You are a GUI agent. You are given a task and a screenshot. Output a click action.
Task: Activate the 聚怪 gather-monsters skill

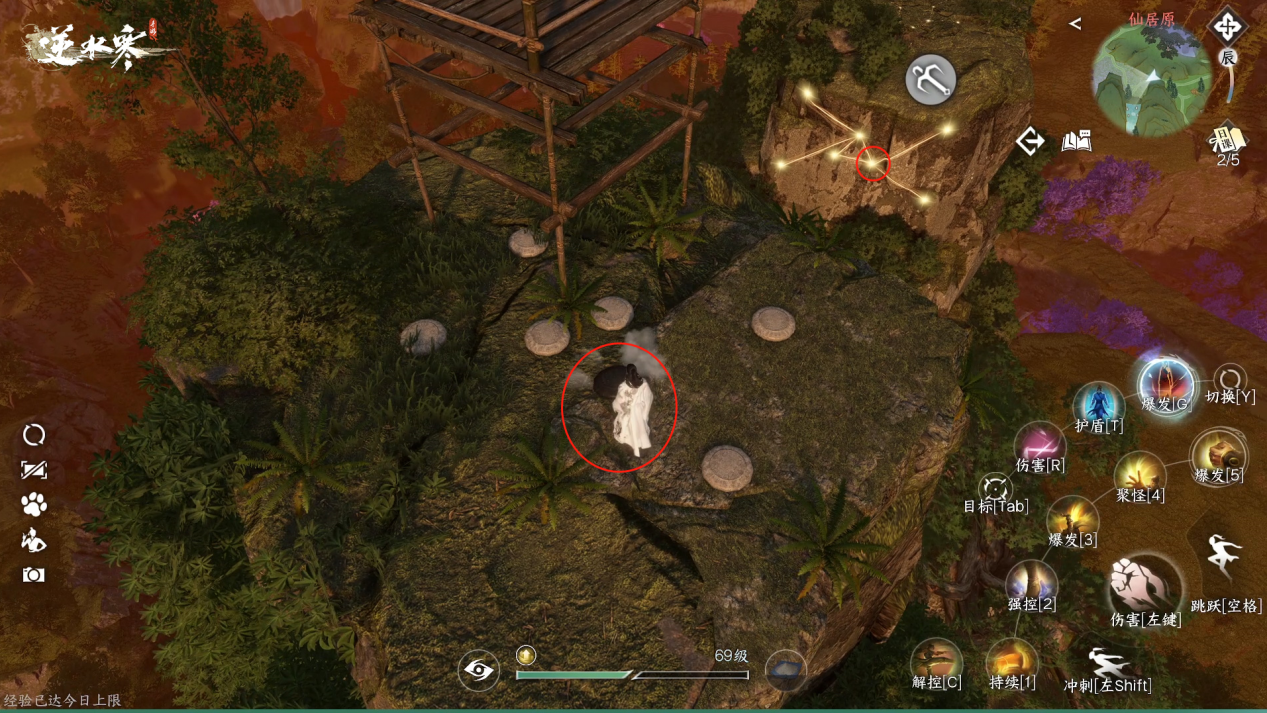(x=1140, y=474)
